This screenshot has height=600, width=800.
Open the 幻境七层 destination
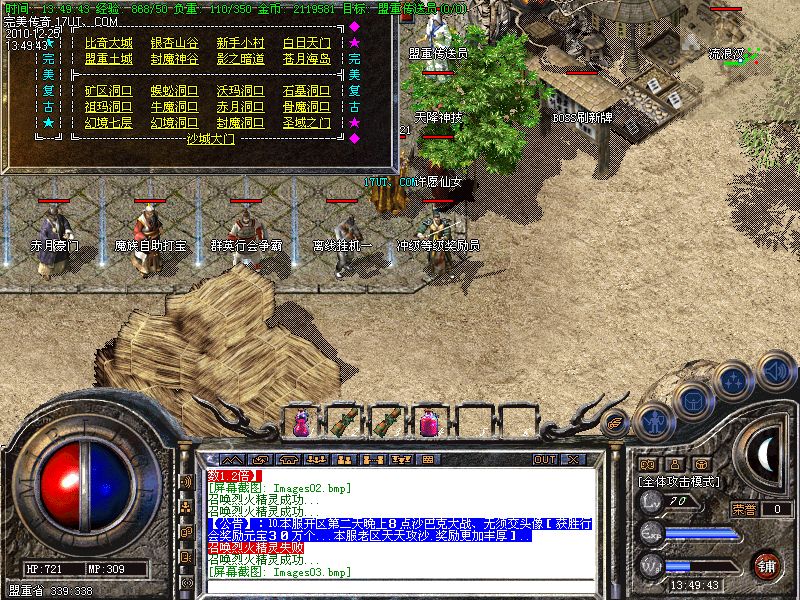(108, 123)
